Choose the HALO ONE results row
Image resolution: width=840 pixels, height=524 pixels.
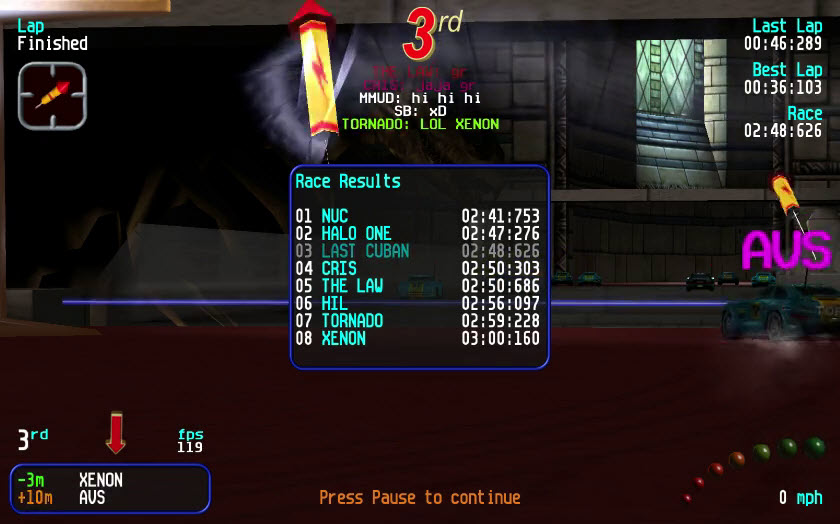point(417,233)
